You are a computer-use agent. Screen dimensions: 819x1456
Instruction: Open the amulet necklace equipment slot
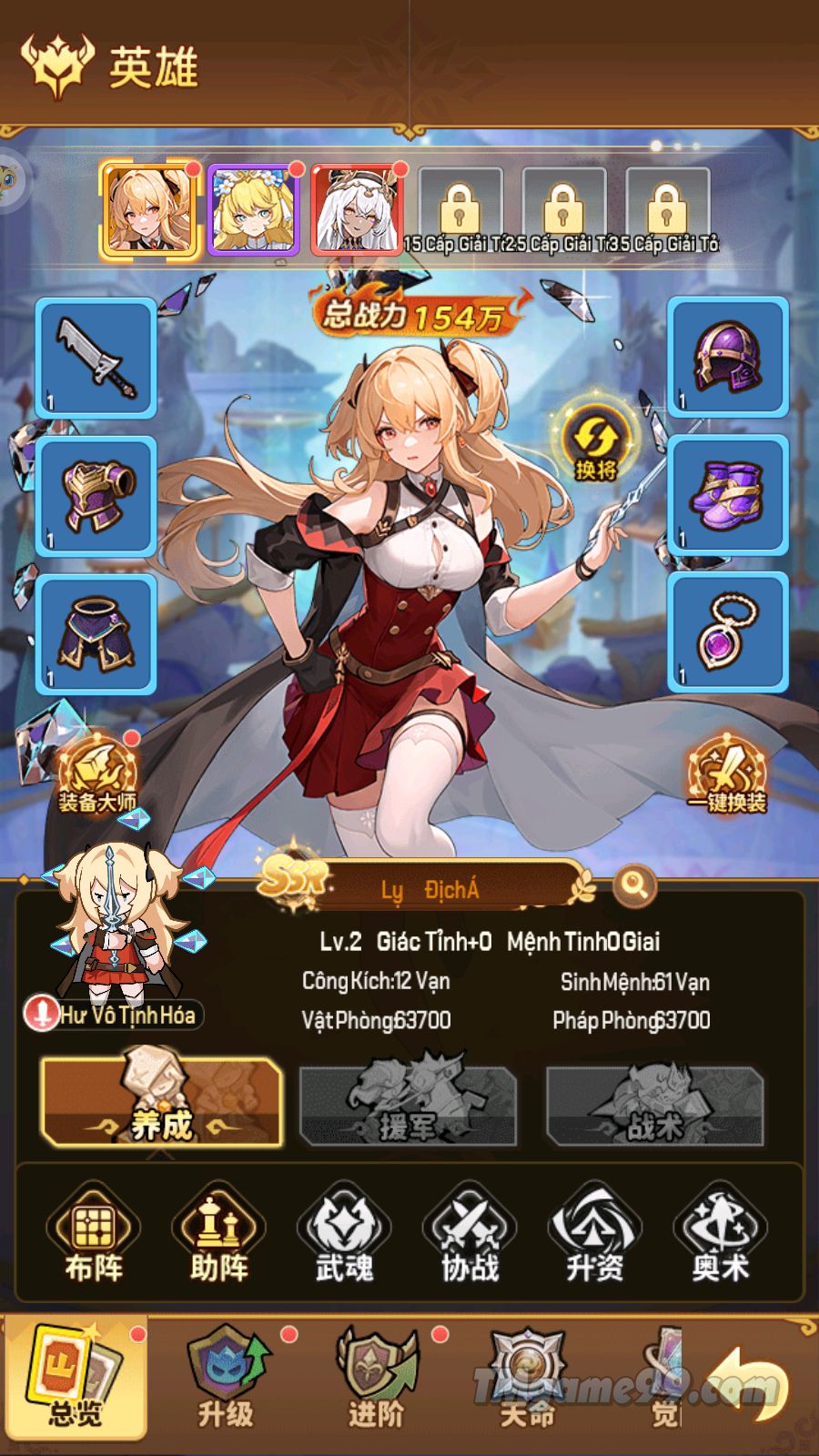pyautogui.click(x=727, y=632)
